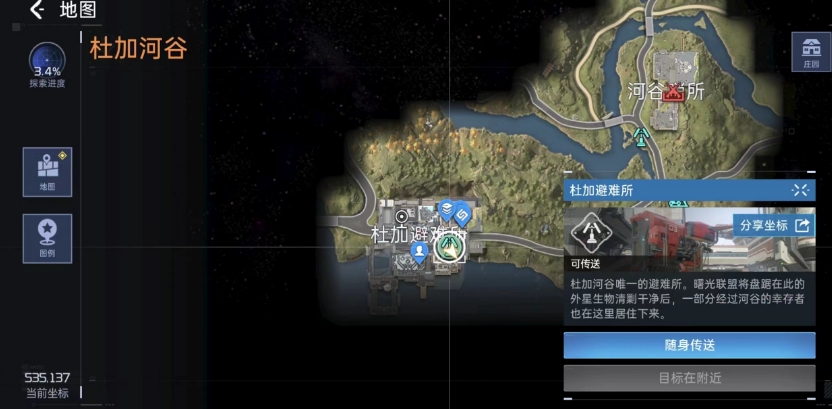
Task: Open the exploration progress 探索进度 indicator
Action: click(x=47, y=62)
